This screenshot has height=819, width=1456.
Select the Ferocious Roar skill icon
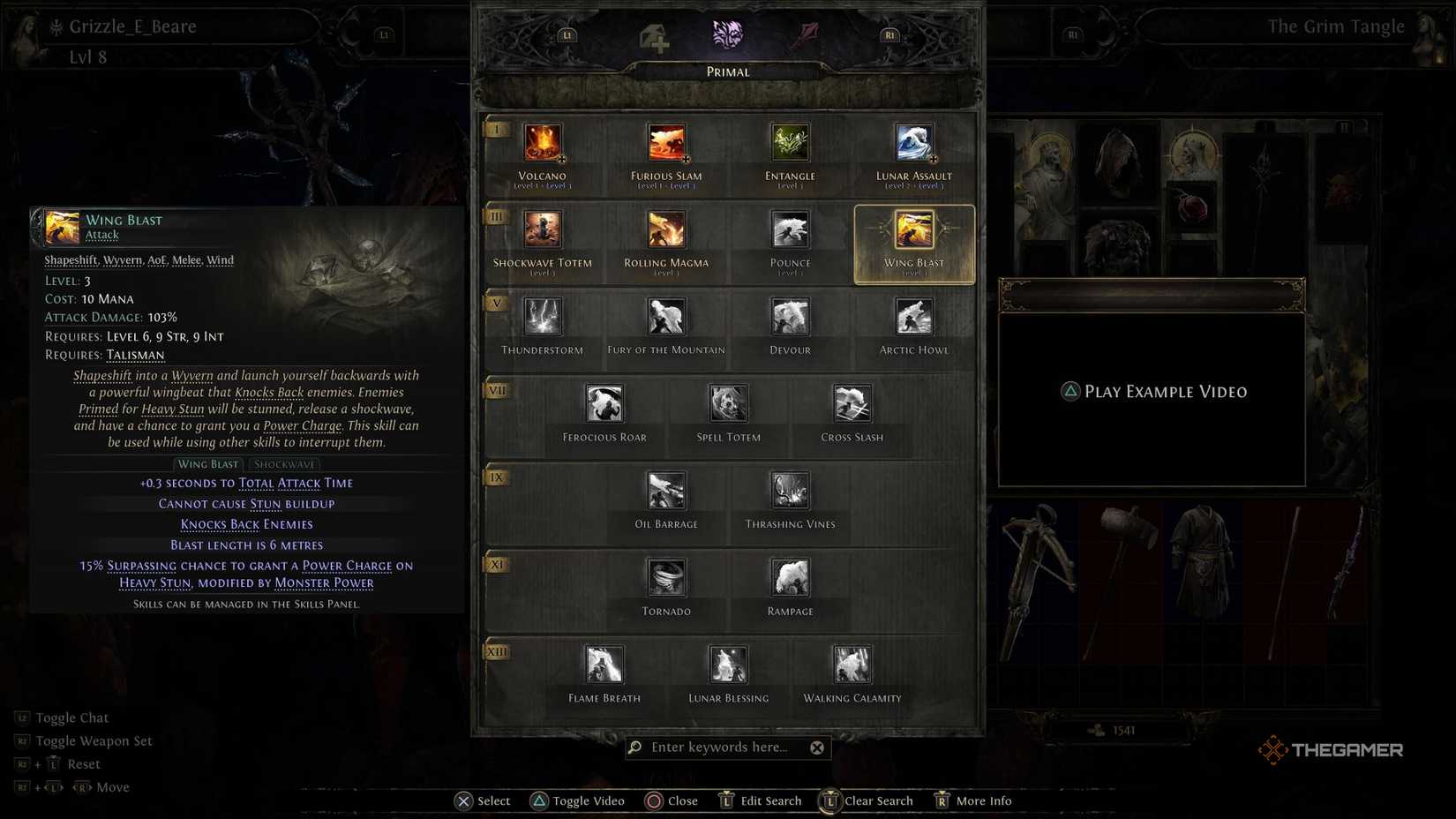604,405
